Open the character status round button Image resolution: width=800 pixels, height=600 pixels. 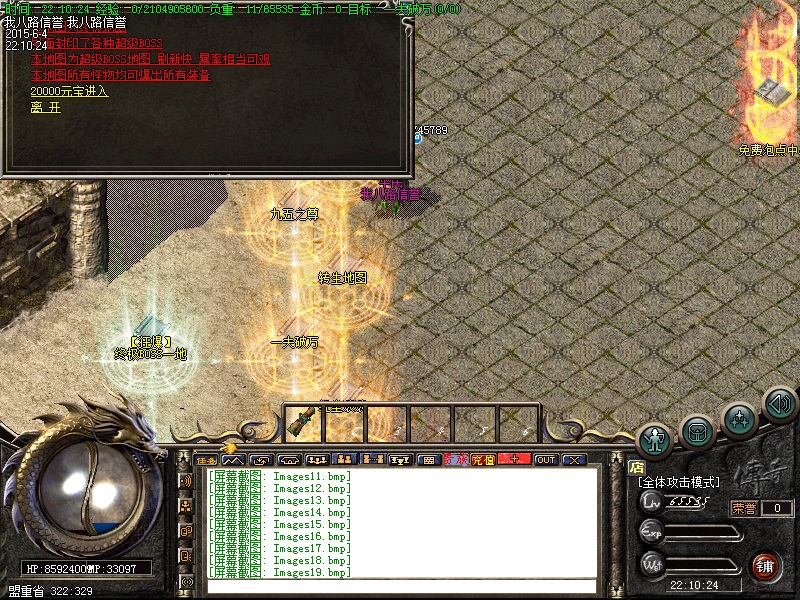(x=655, y=439)
